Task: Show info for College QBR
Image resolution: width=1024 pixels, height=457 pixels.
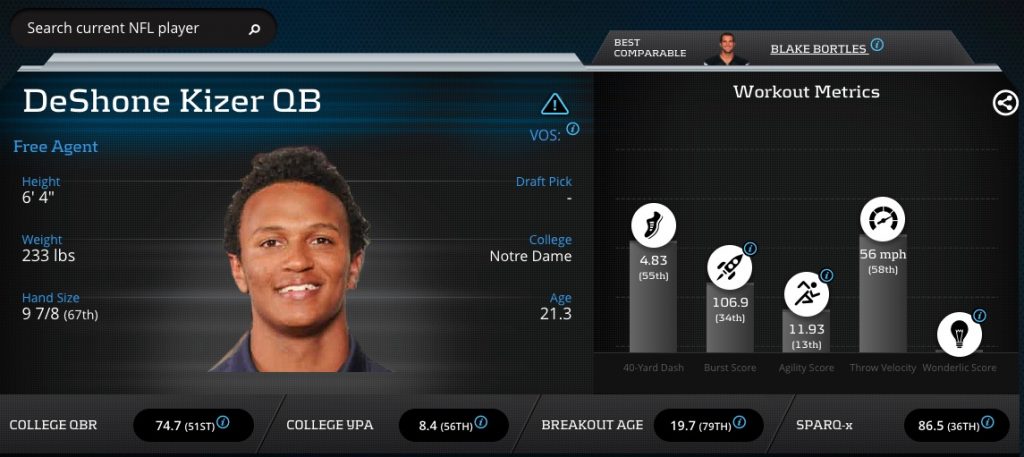Action: tap(223, 423)
